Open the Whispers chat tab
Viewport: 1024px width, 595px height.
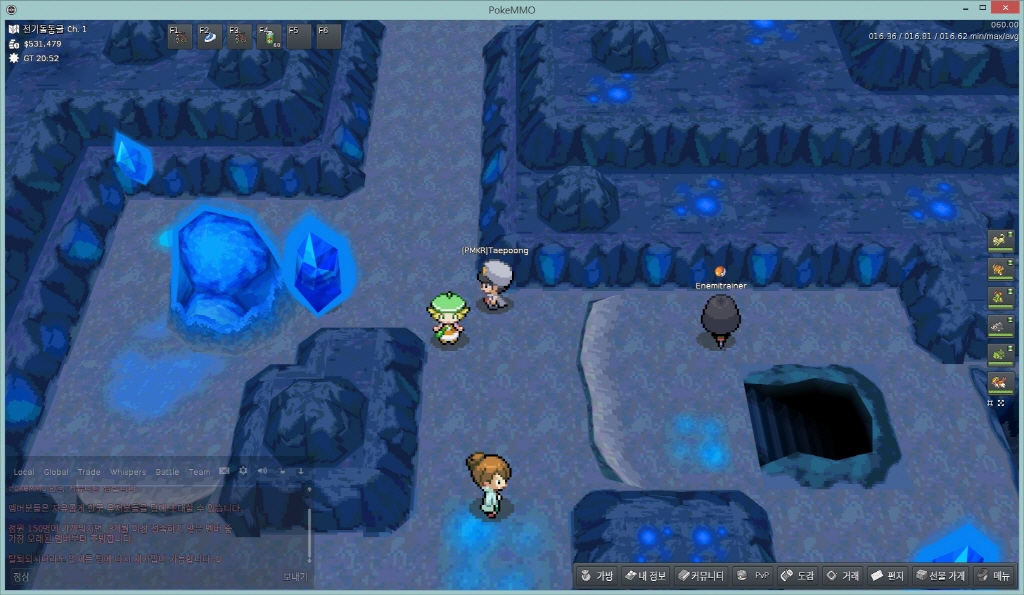click(127, 472)
